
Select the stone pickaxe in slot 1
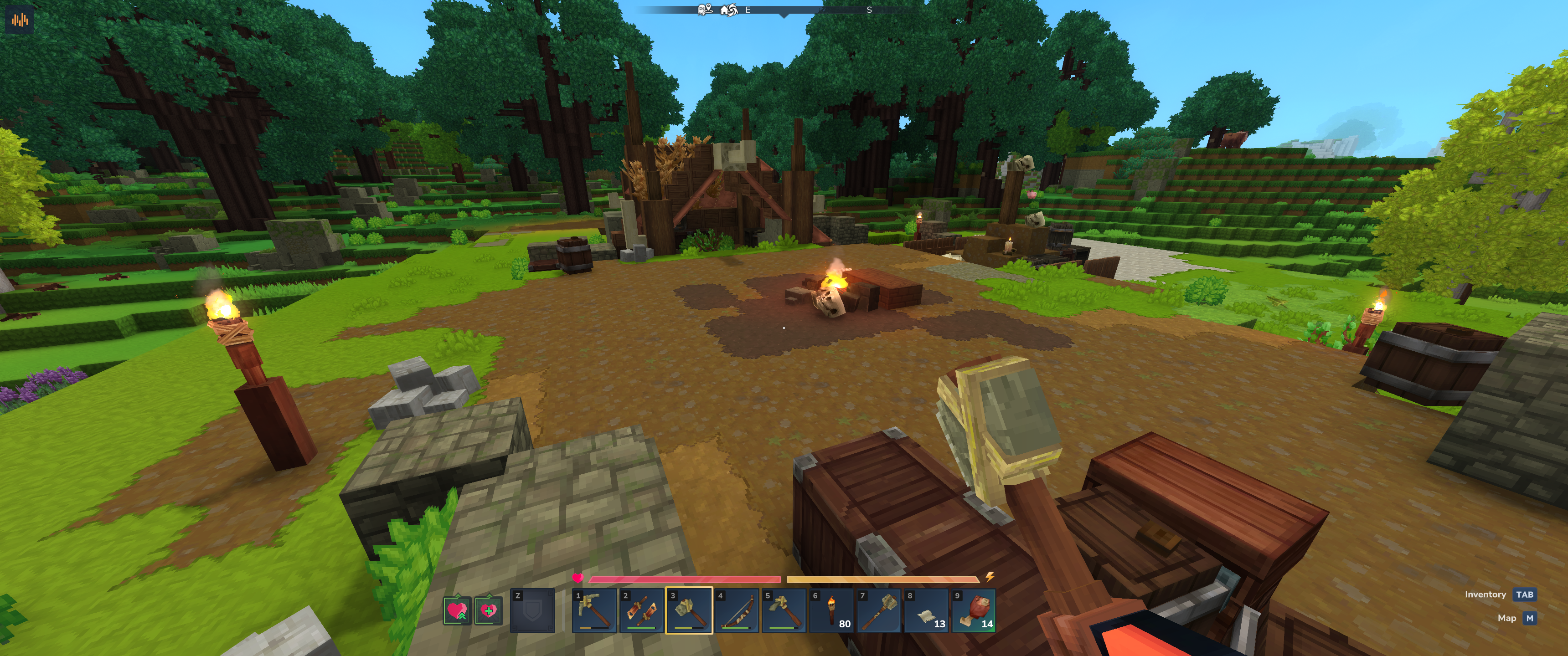(595, 611)
